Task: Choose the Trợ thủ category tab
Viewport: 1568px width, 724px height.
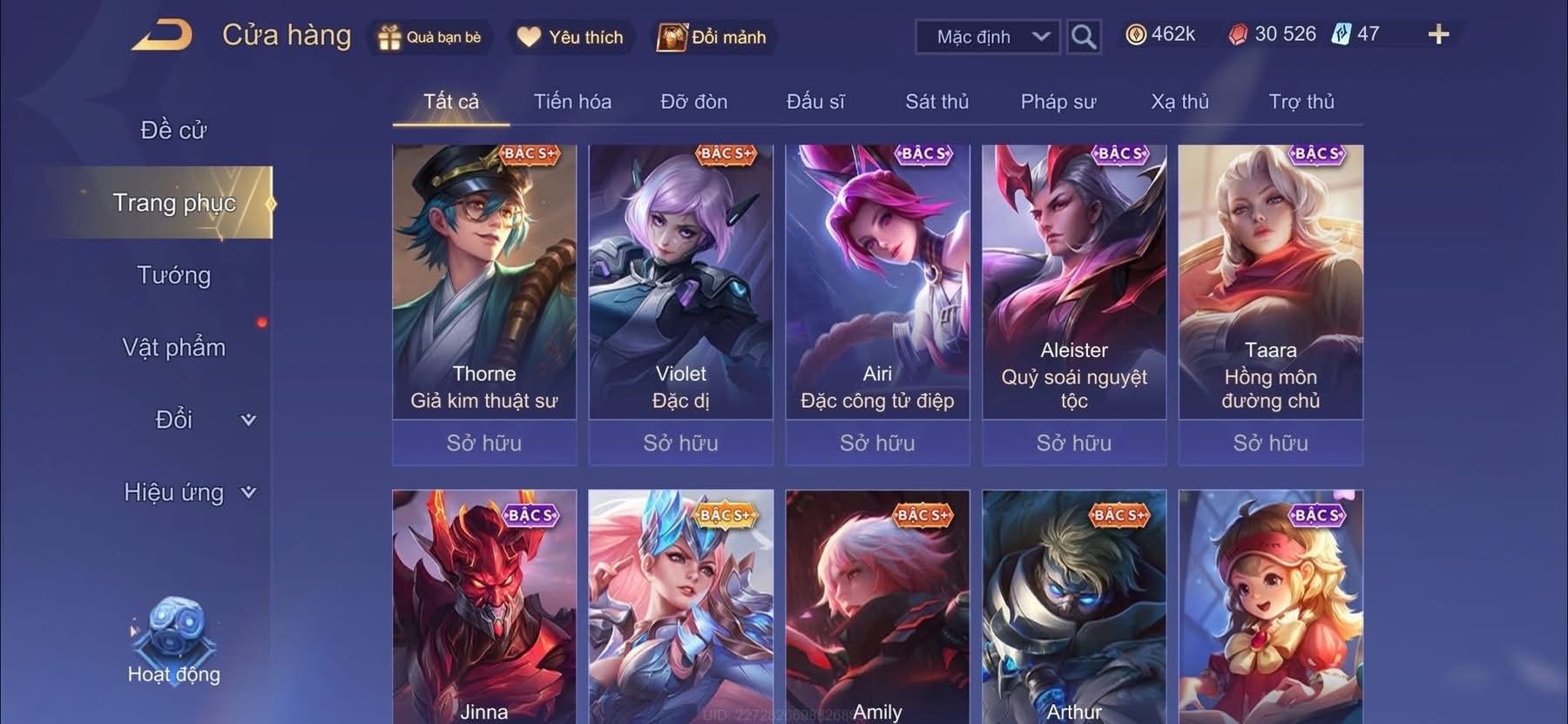Action: tap(1301, 102)
